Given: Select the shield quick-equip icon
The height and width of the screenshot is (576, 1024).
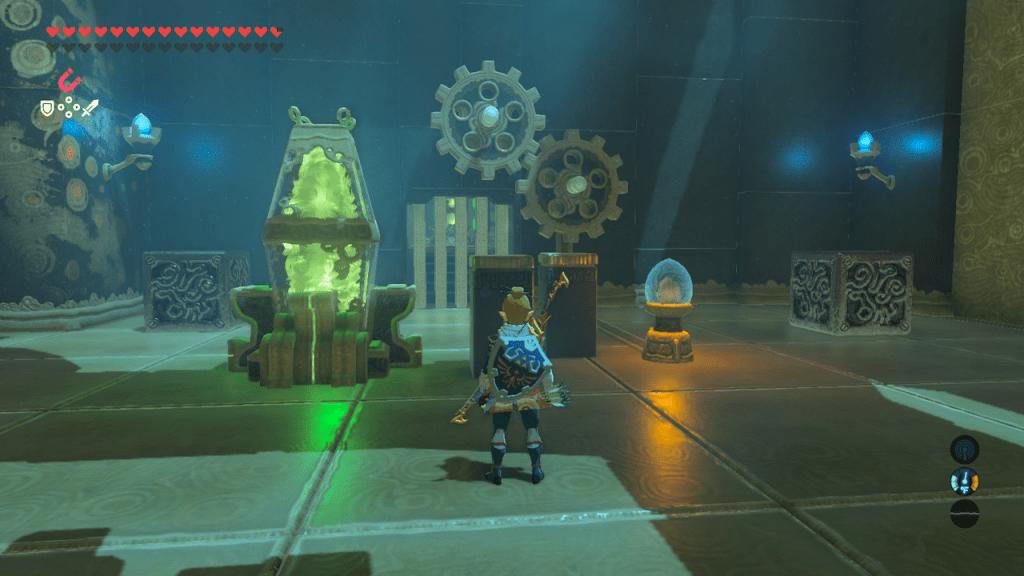Looking at the screenshot, I should click(x=47, y=108).
